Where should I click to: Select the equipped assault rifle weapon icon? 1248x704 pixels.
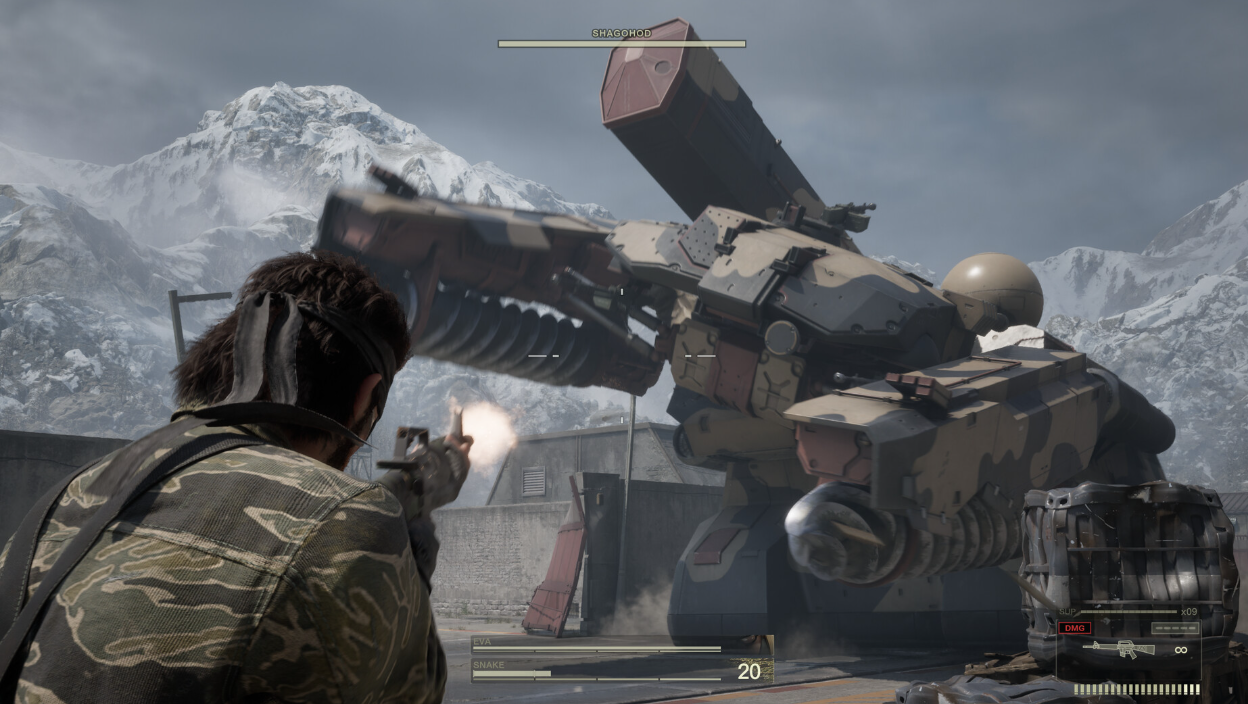(1119, 649)
